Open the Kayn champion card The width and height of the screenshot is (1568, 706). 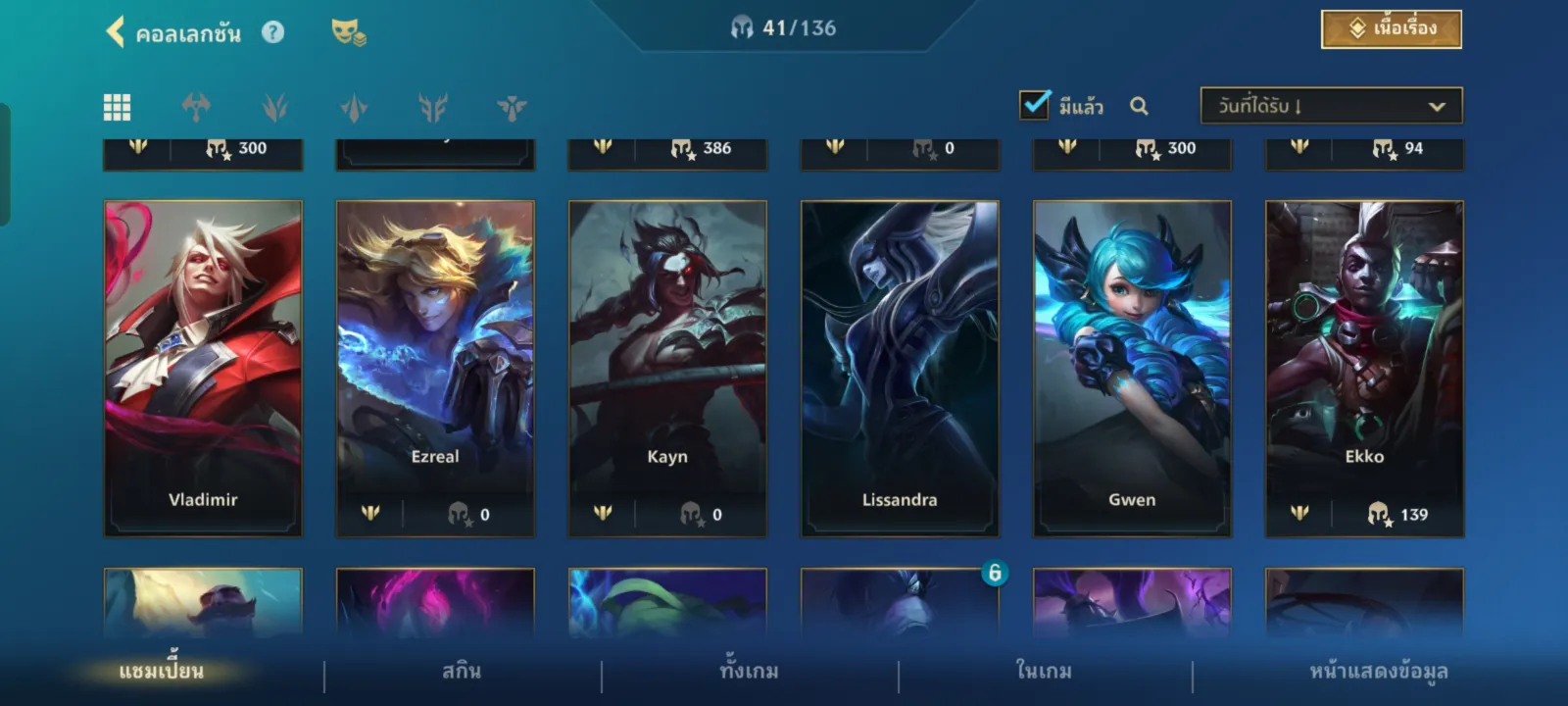point(667,368)
